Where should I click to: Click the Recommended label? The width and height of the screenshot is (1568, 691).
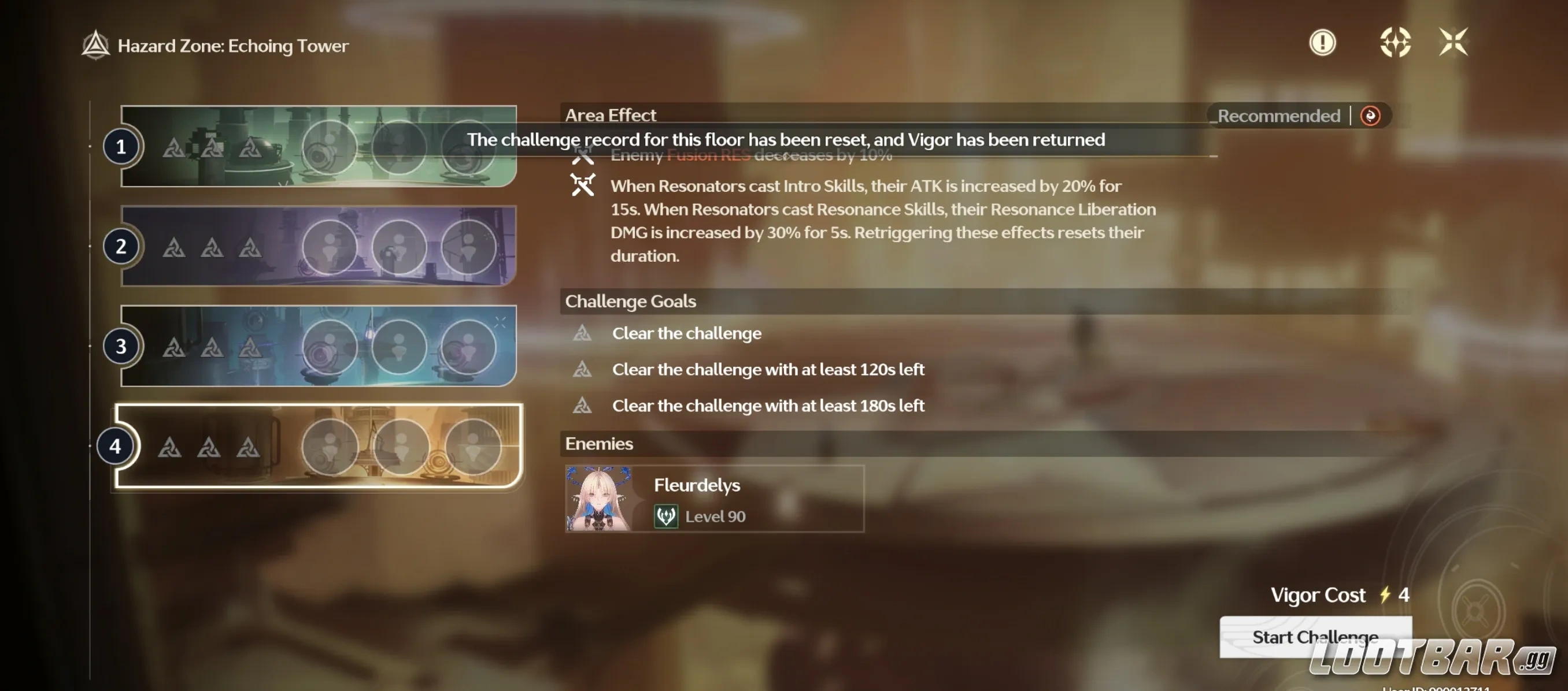pyautogui.click(x=1277, y=116)
